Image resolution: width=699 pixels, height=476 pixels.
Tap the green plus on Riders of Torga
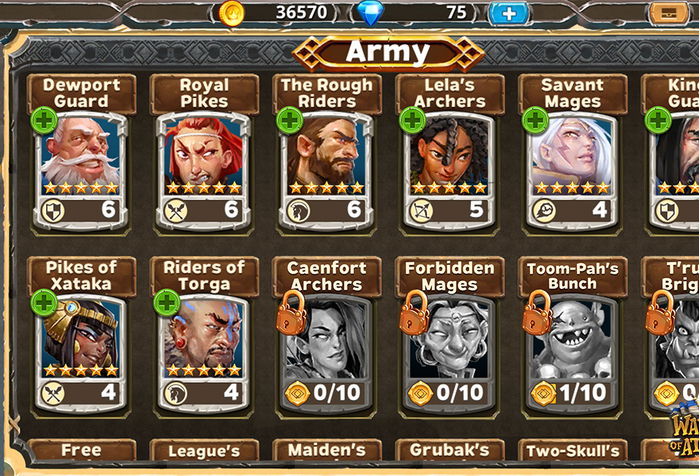pos(166,303)
